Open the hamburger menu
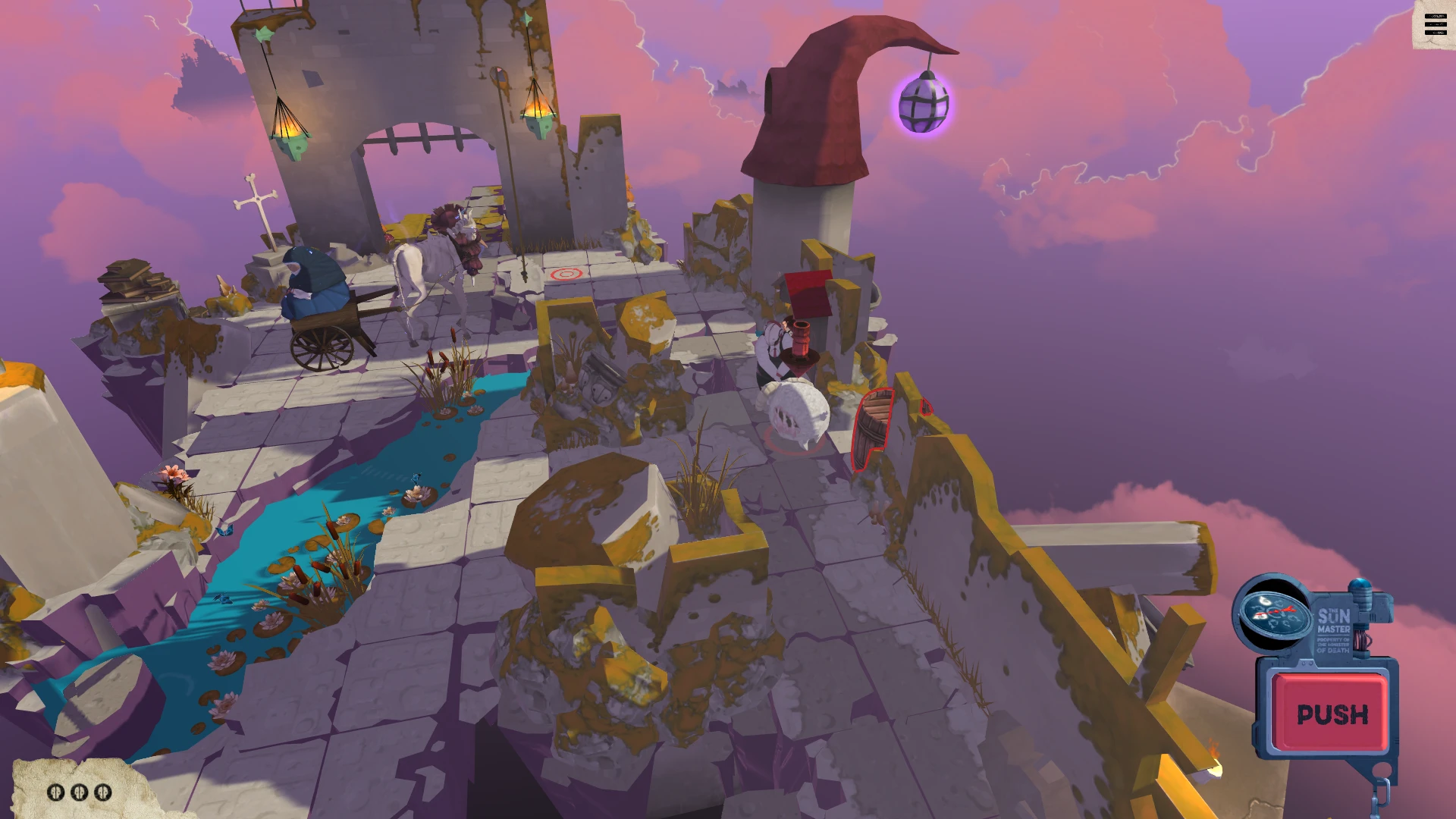This screenshot has height=819, width=1456. click(1435, 25)
